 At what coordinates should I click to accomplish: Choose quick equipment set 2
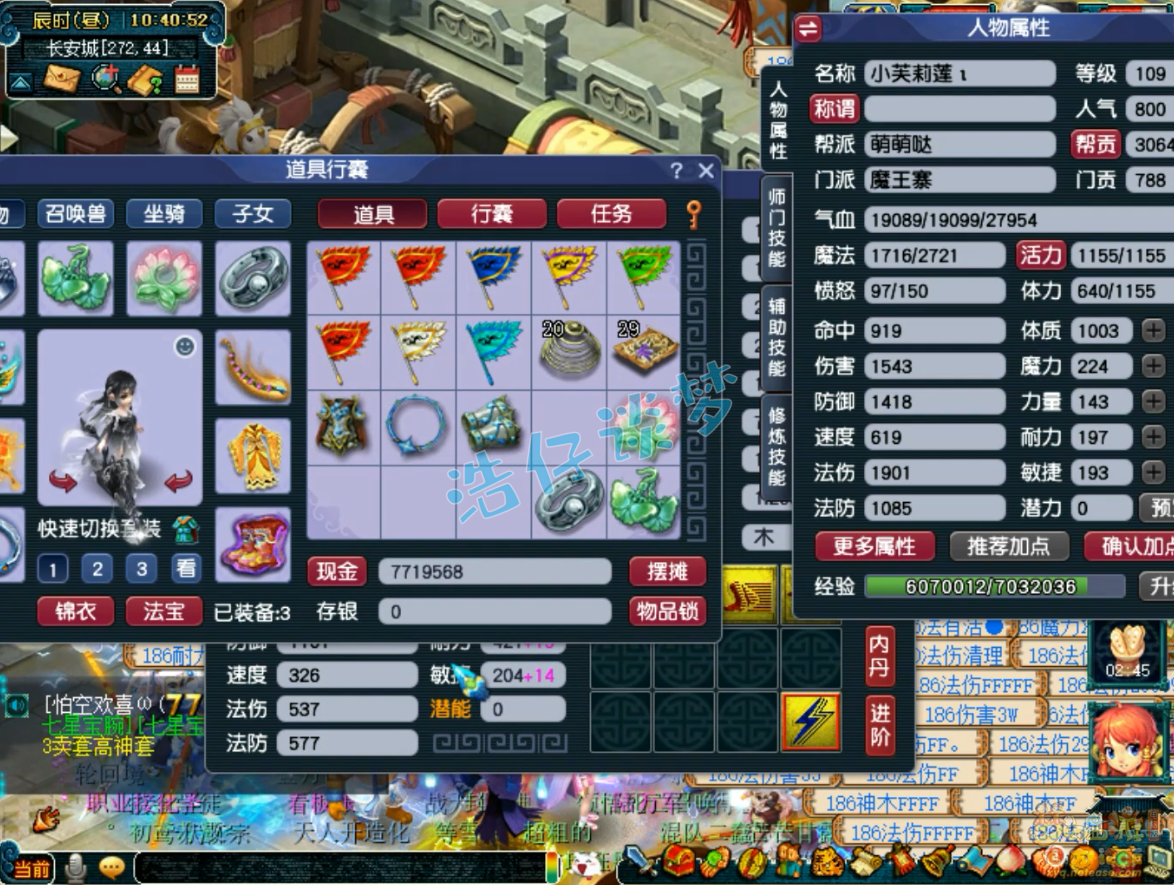pyautogui.click(x=97, y=569)
